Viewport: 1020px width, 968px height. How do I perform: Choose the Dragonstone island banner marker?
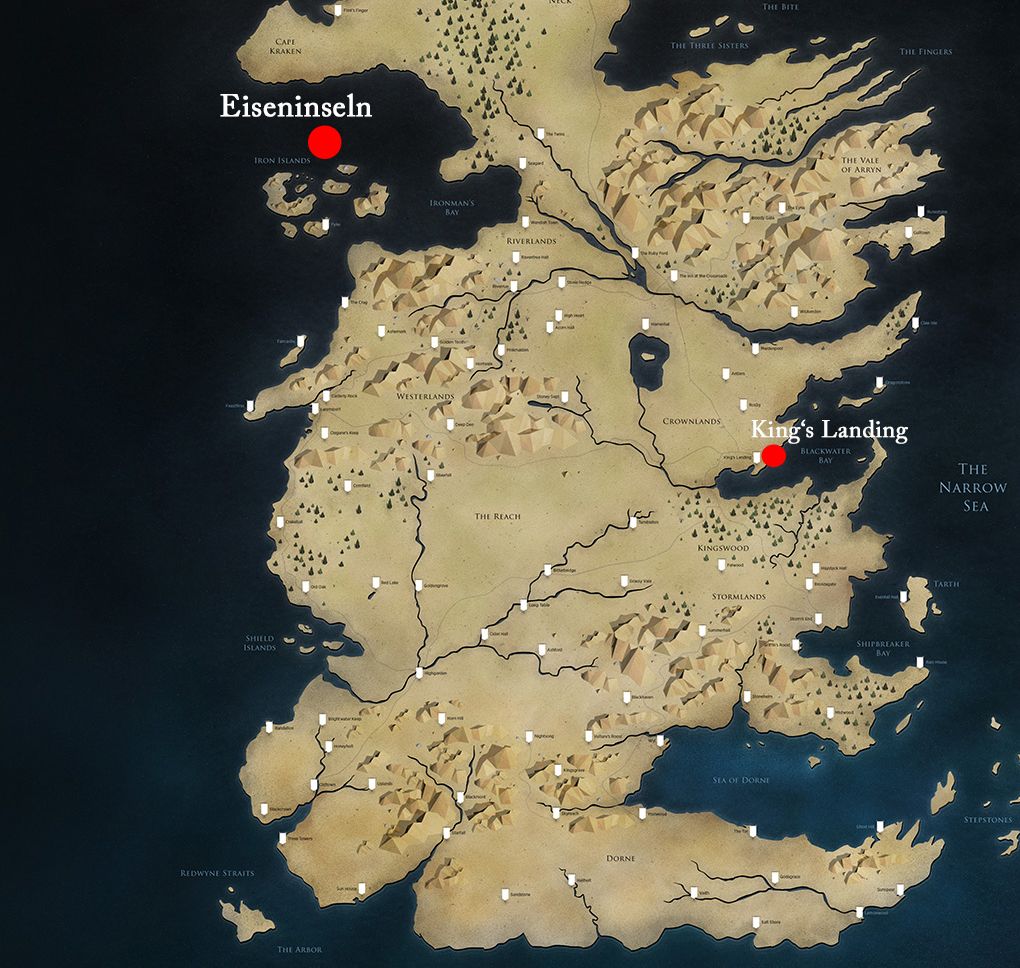click(879, 382)
